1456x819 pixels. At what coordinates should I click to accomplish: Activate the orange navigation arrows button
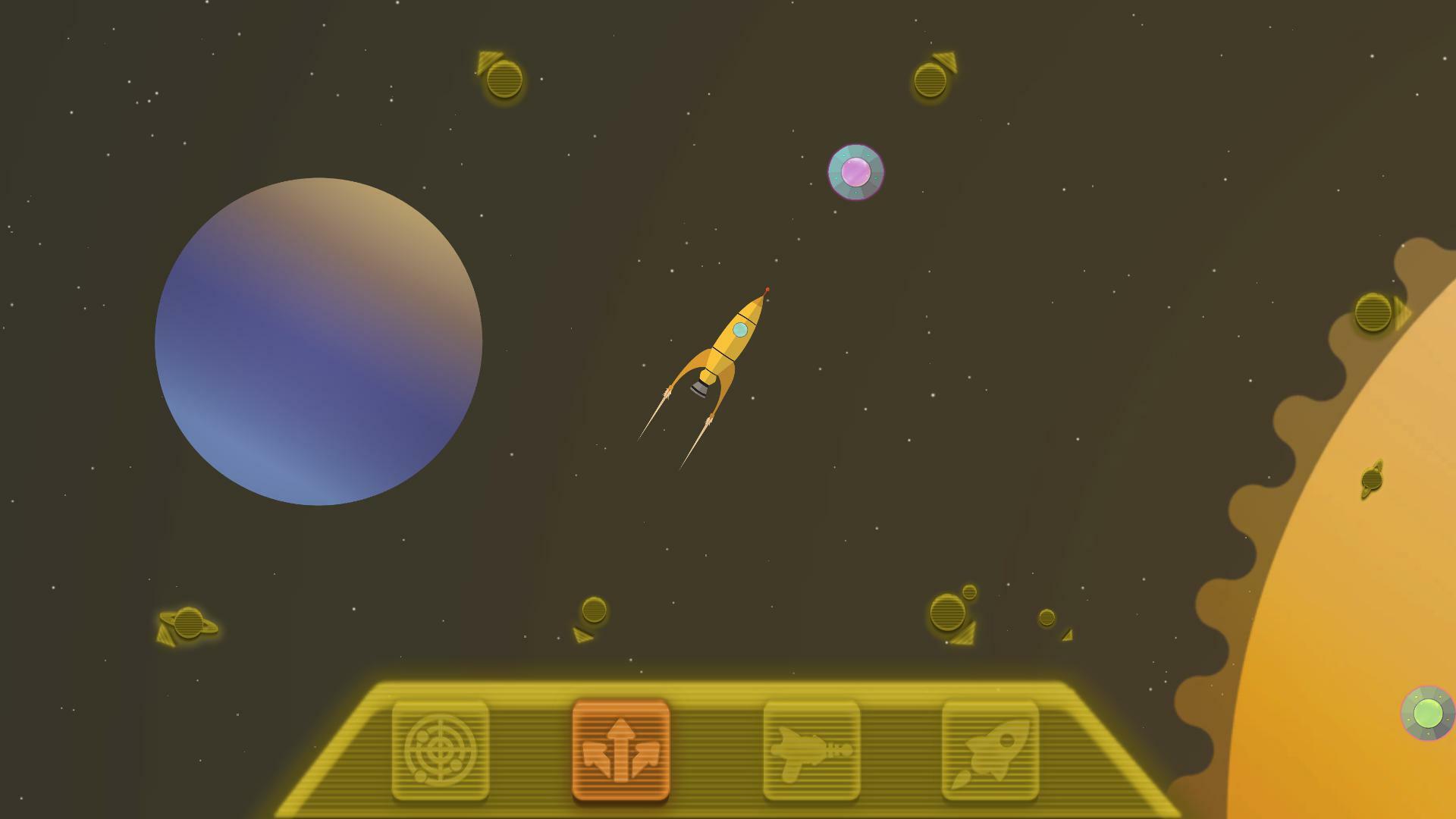click(x=621, y=750)
